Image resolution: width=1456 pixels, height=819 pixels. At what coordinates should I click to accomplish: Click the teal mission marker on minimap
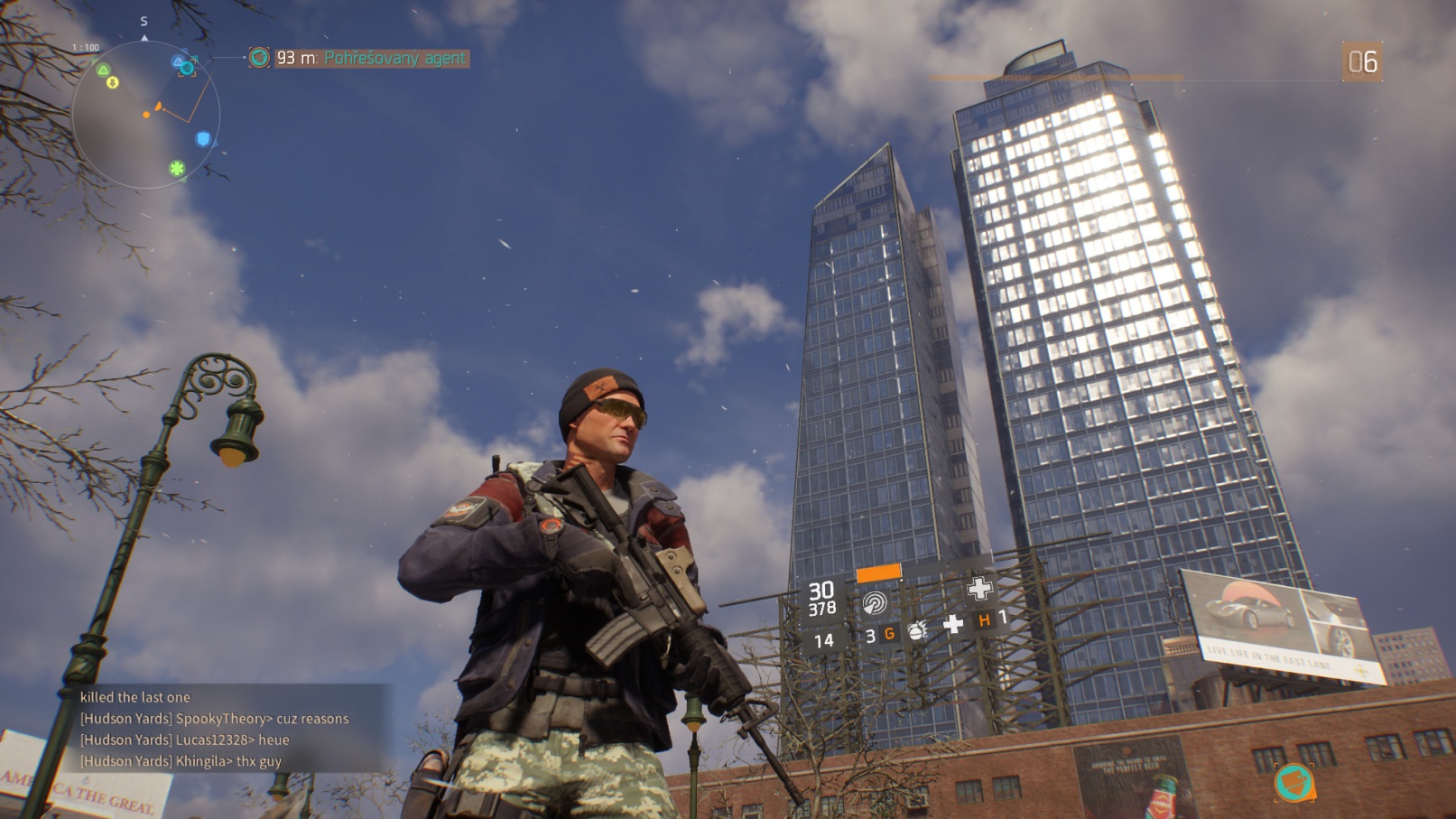pyautogui.click(x=187, y=67)
